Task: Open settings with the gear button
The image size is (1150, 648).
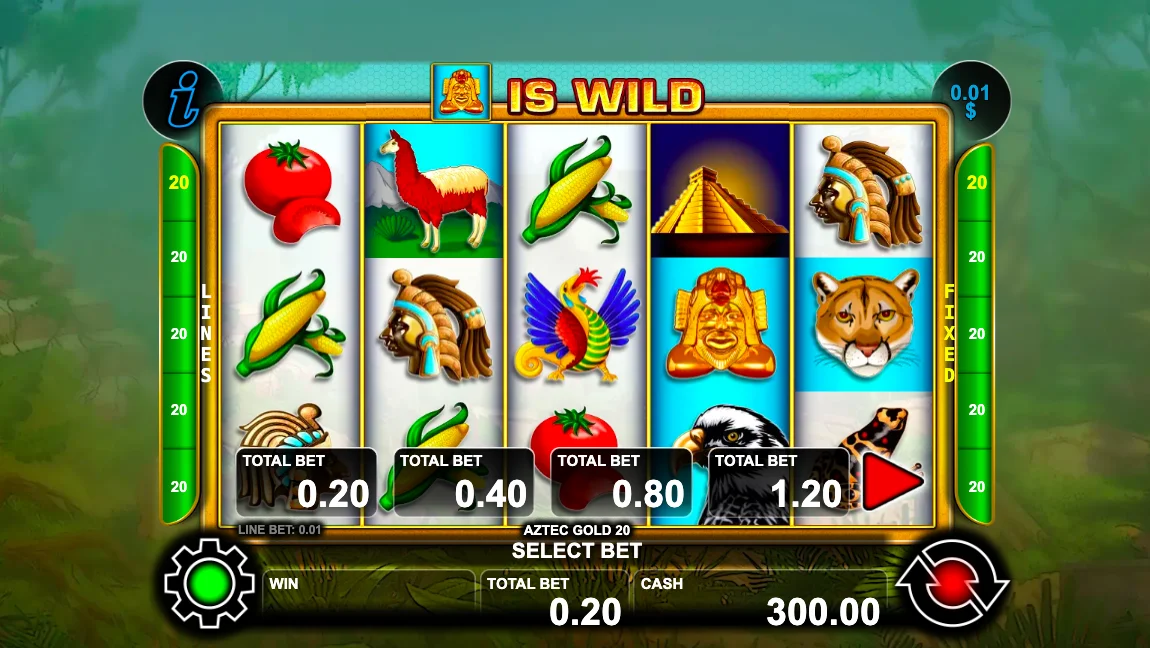Action: pos(211,582)
